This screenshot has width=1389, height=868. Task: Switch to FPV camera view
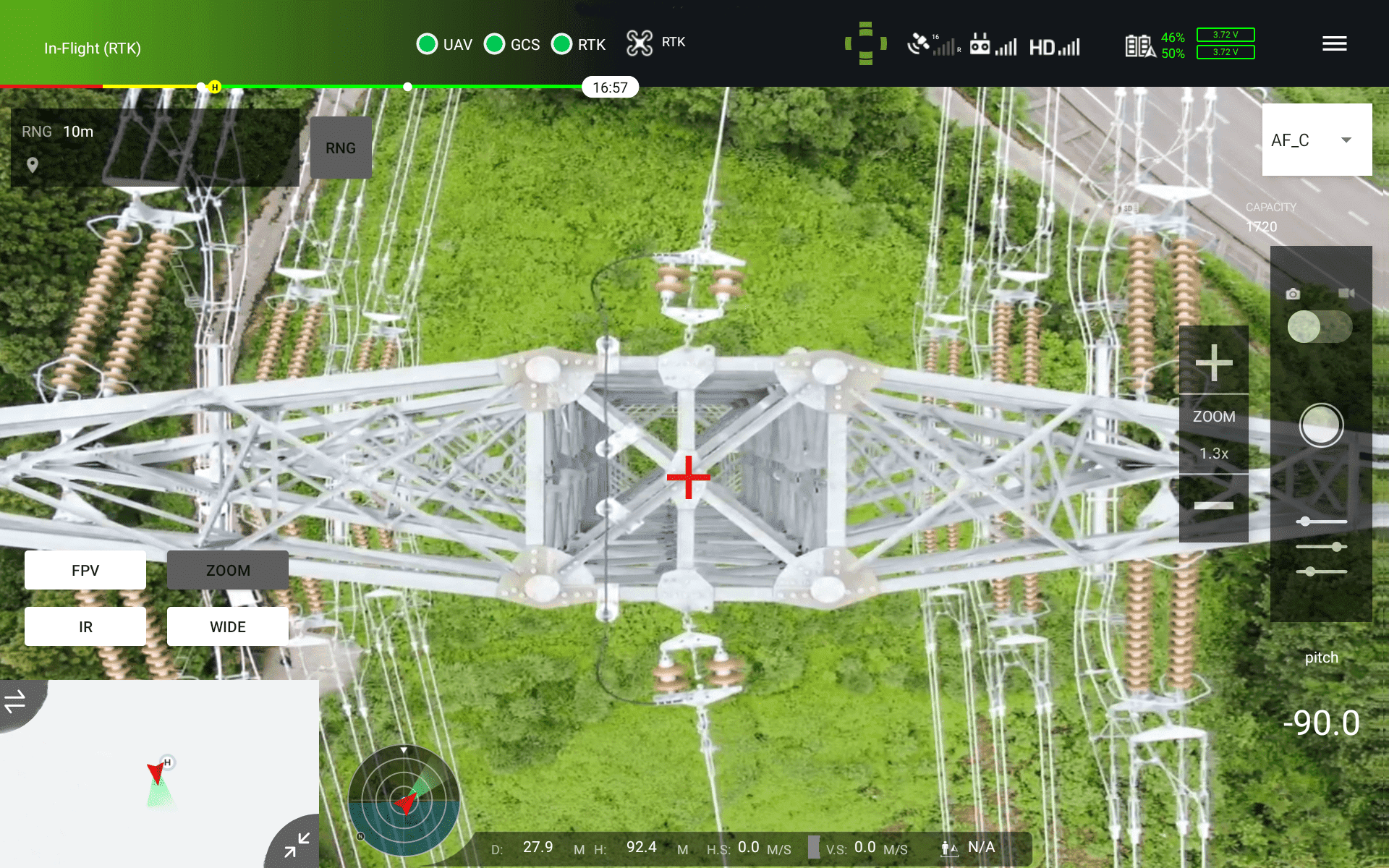(x=85, y=570)
